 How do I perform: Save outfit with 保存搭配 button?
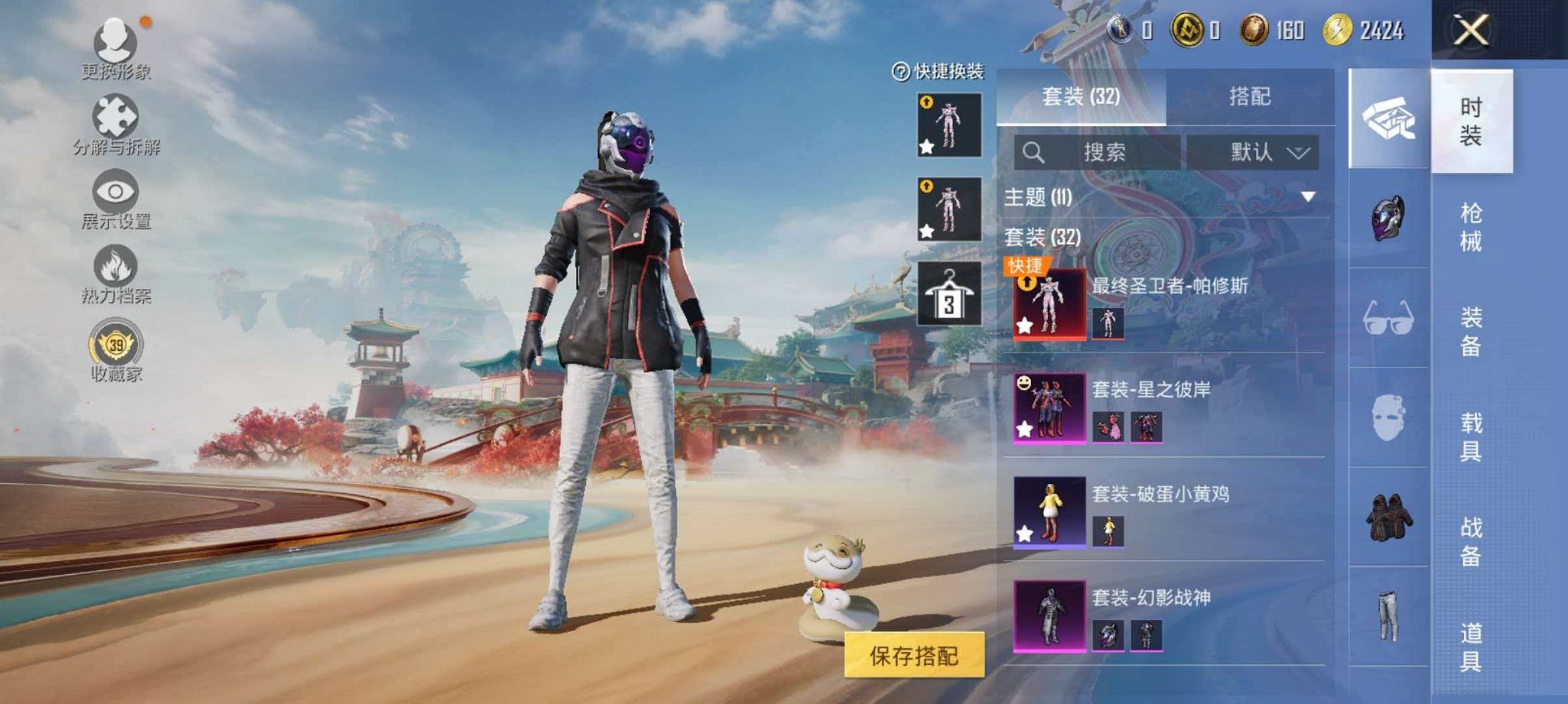[914, 656]
